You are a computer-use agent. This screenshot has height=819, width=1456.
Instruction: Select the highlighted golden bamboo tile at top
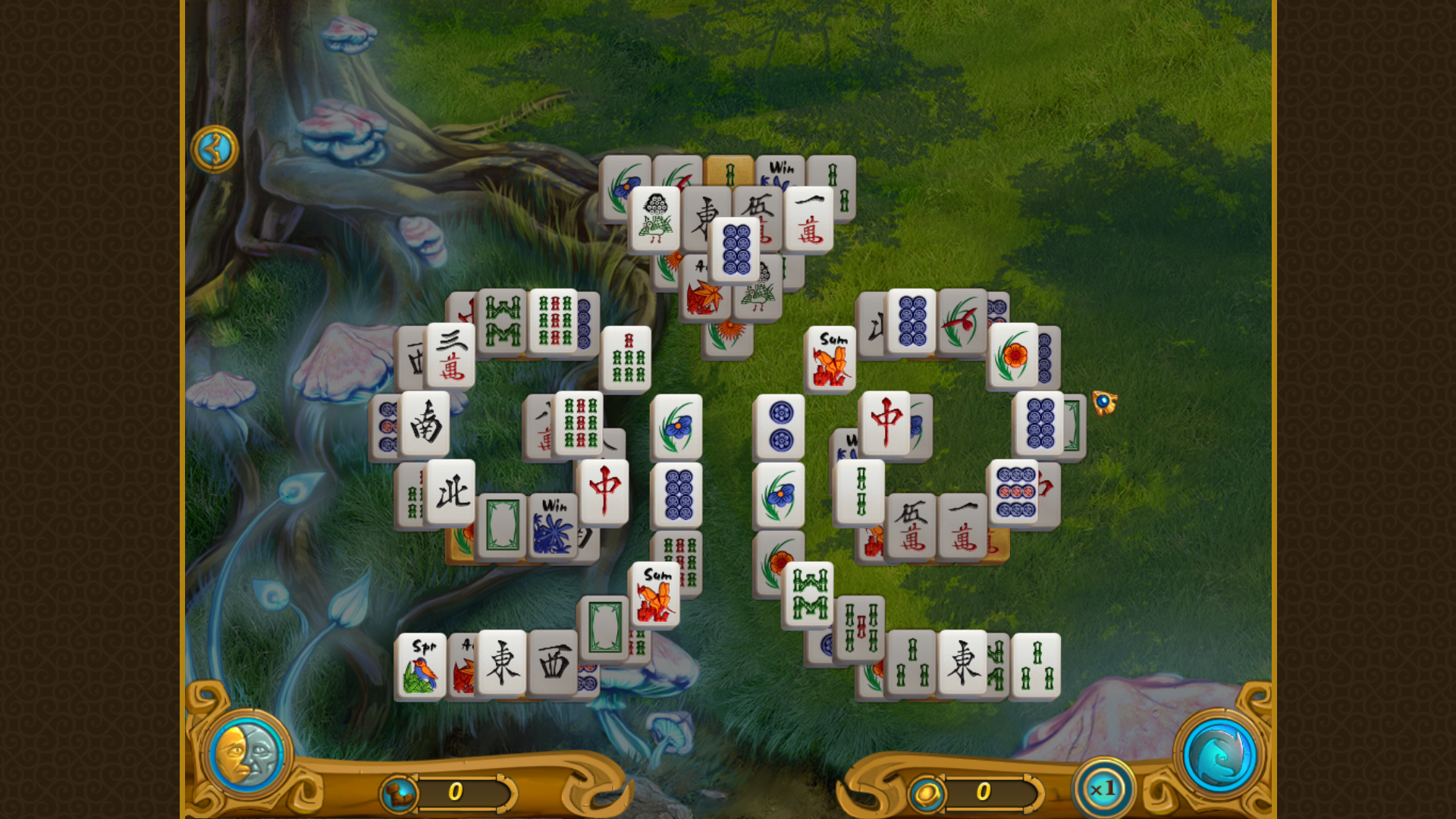pyautogui.click(x=730, y=171)
